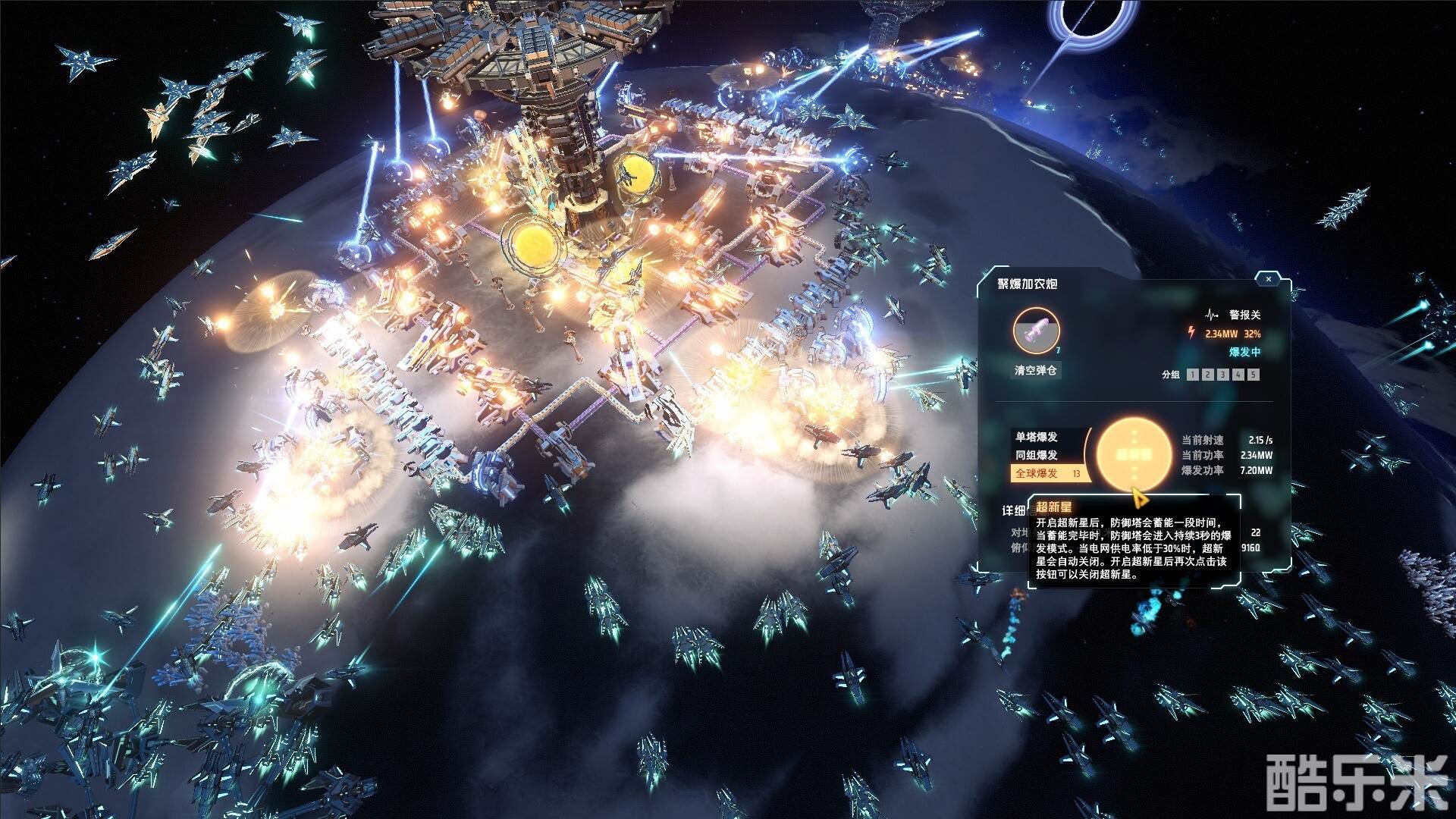The width and height of the screenshot is (1456, 819).
Task: Assign the turret to group 4
Action: pos(1238,375)
